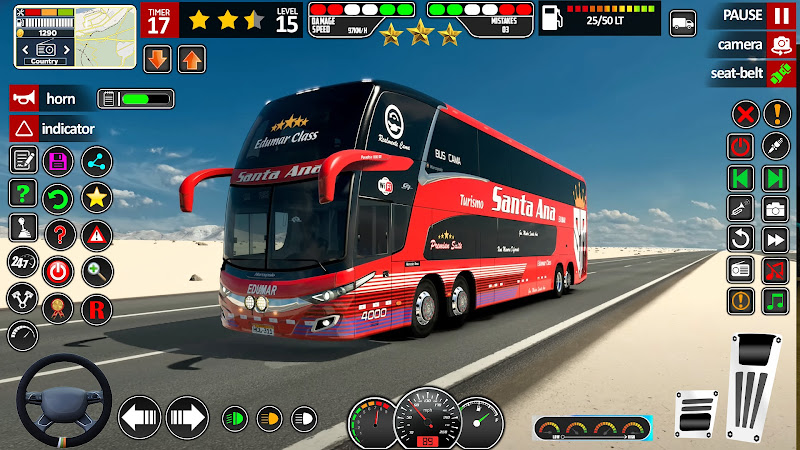
Task: Tap the orange down arrow button
Action: tap(158, 59)
